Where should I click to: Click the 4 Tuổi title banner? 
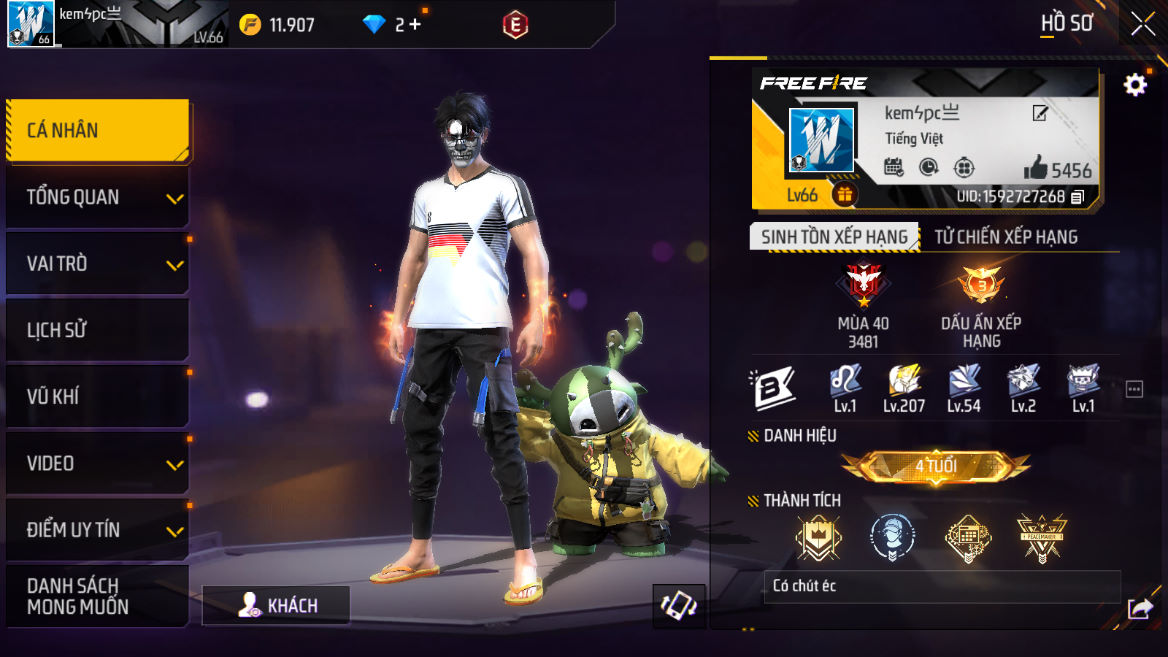coord(935,466)
